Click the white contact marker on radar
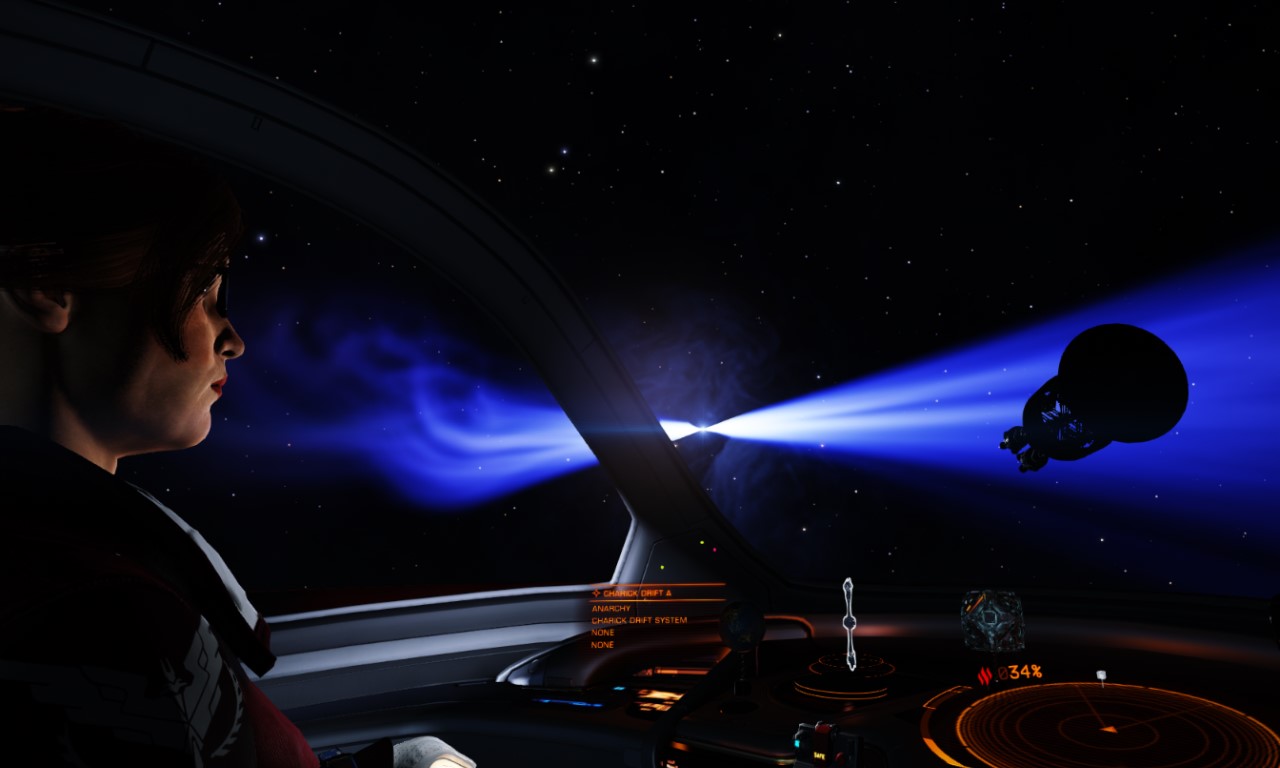This screenshot has height=768, width=1280. [x=1101, y=677]
